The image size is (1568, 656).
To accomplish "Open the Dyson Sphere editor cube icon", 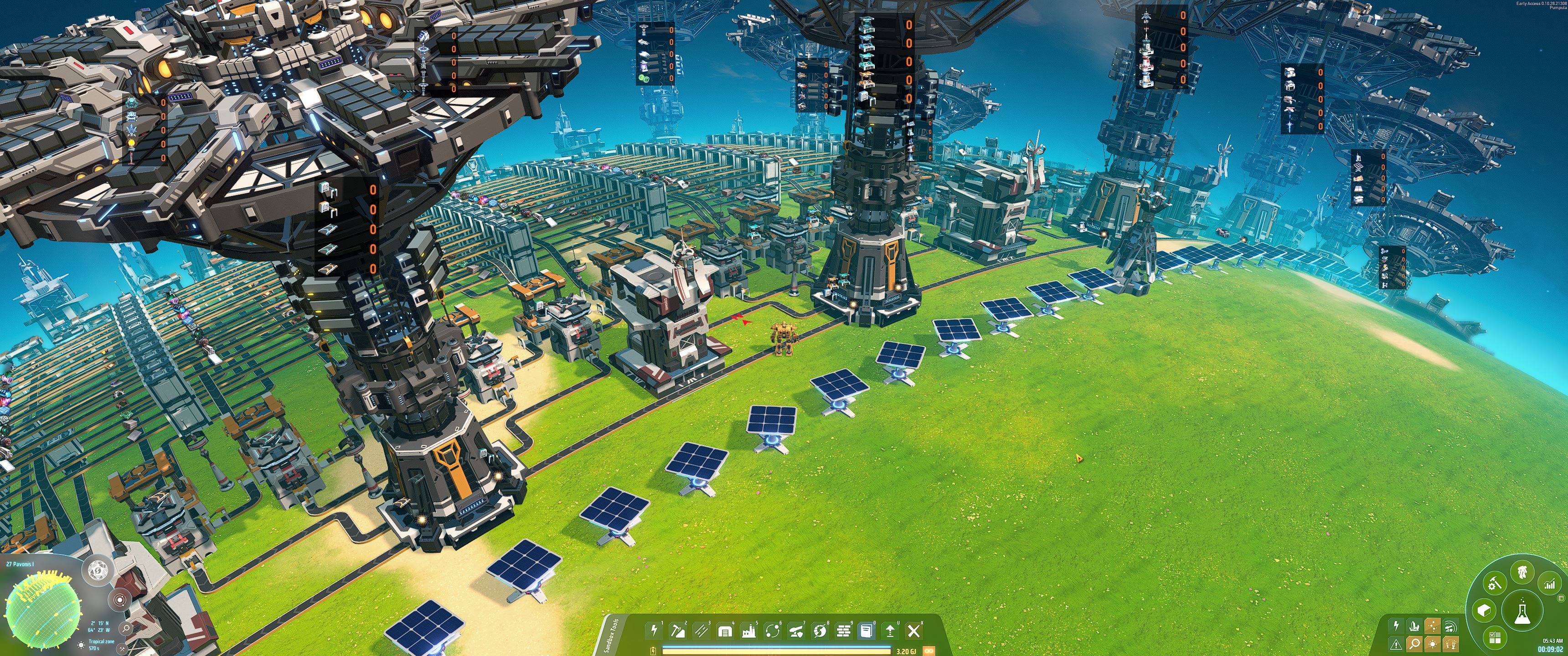I will tap(1485, 610).
